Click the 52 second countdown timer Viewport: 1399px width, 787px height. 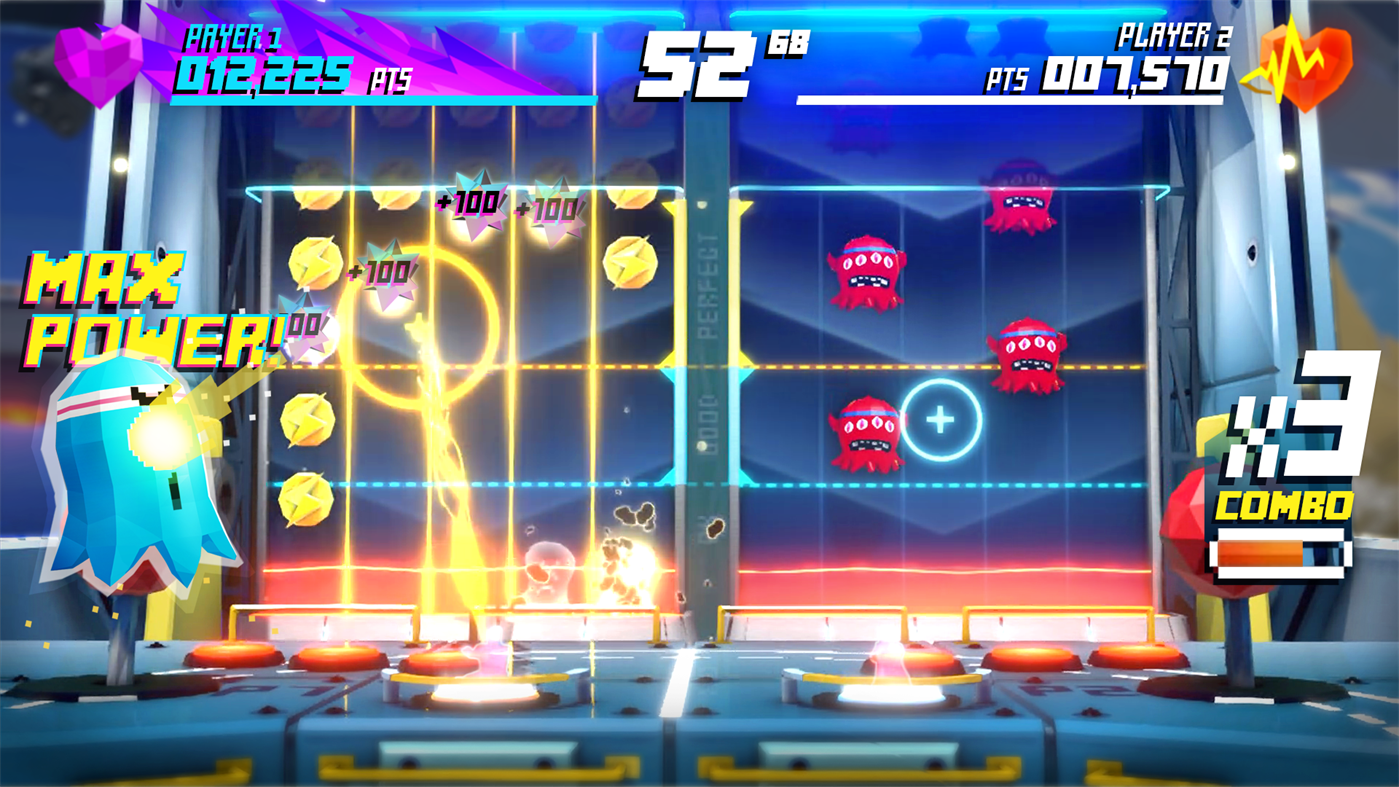click(x=695, y=60)
